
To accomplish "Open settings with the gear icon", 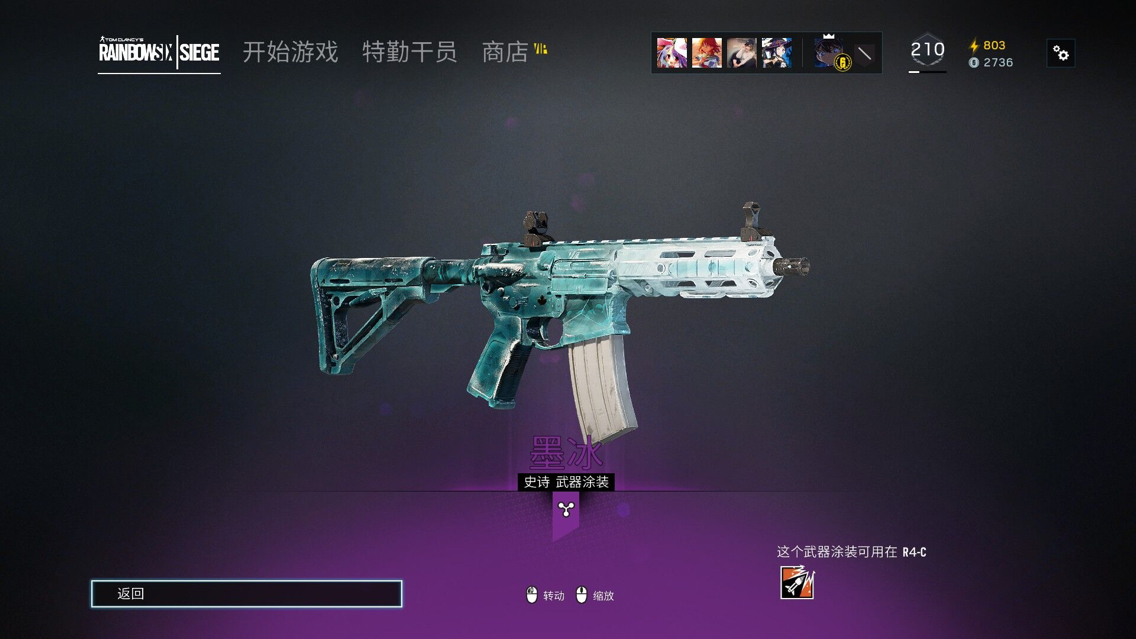I will point(1061,54).
